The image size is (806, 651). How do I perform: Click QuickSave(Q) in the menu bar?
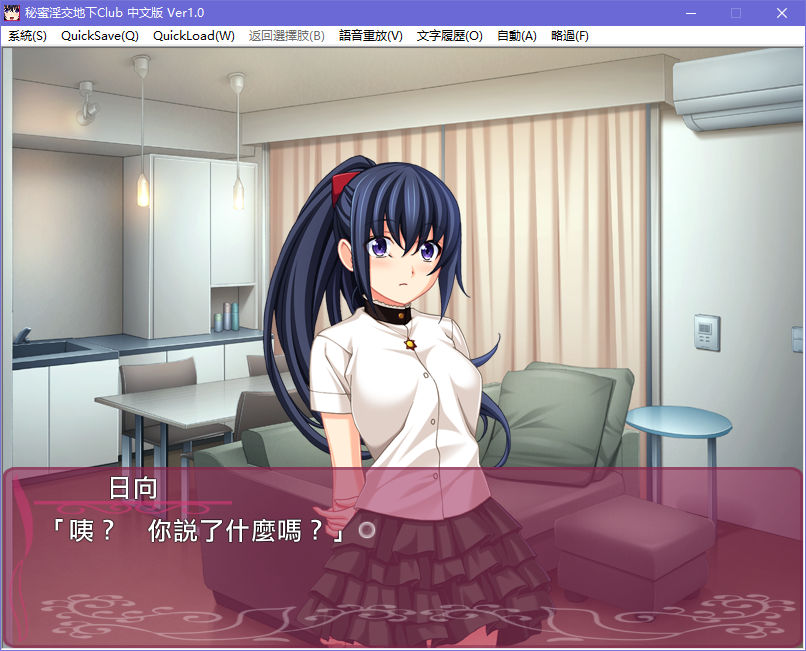pos(100,36)
